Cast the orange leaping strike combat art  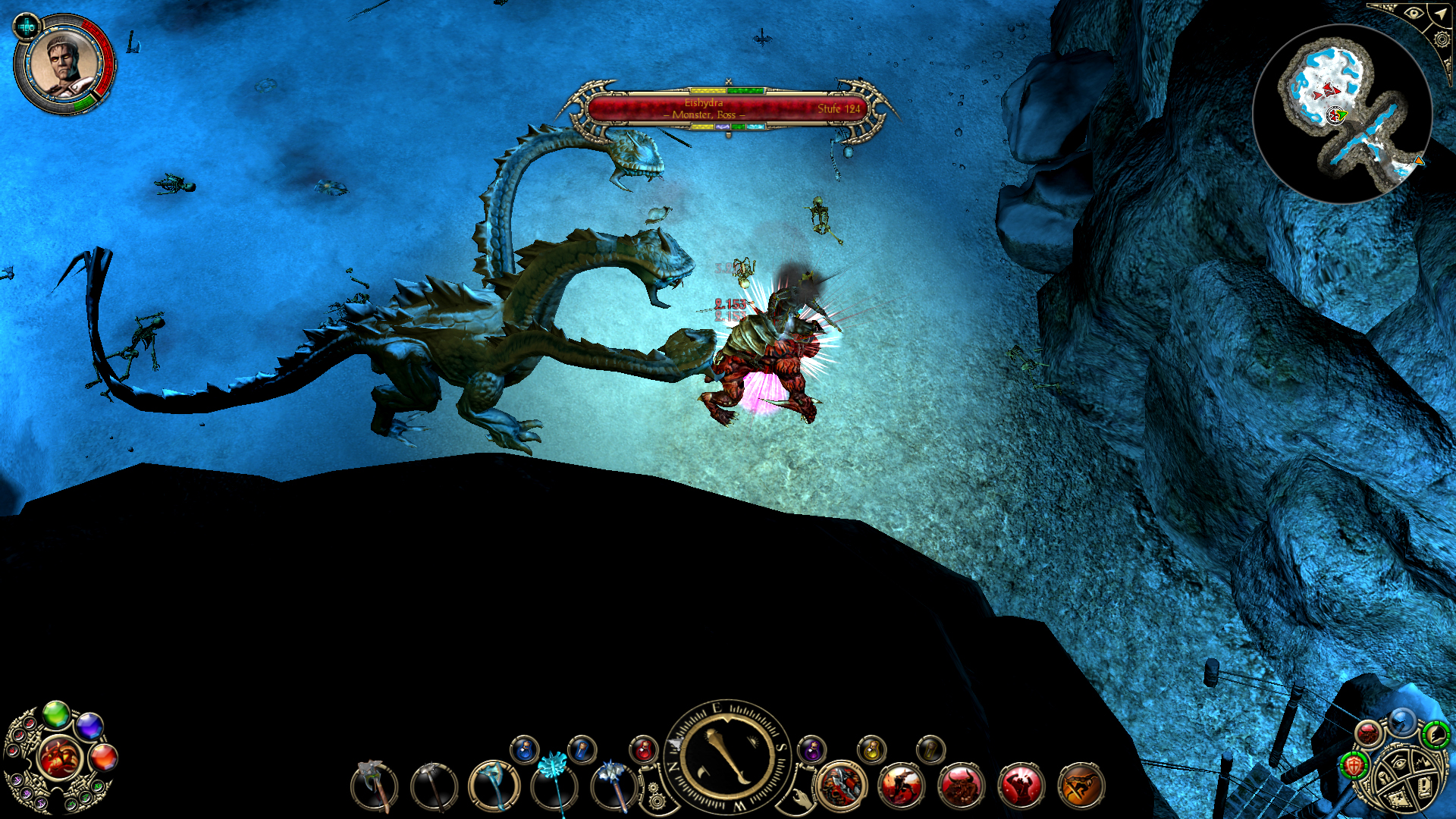[x=1081, y=786]
